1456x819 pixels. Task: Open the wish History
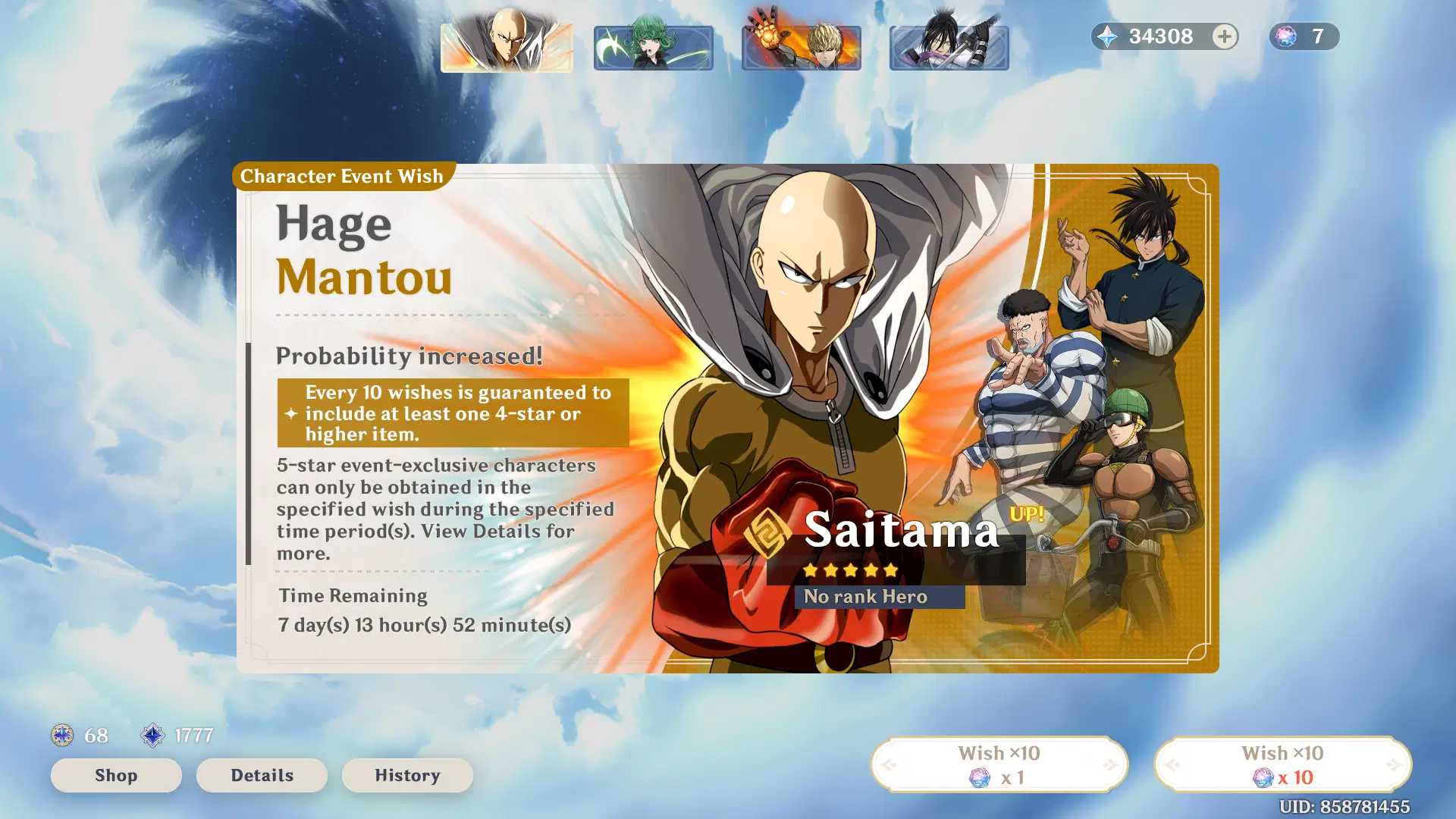pos(407,775)
